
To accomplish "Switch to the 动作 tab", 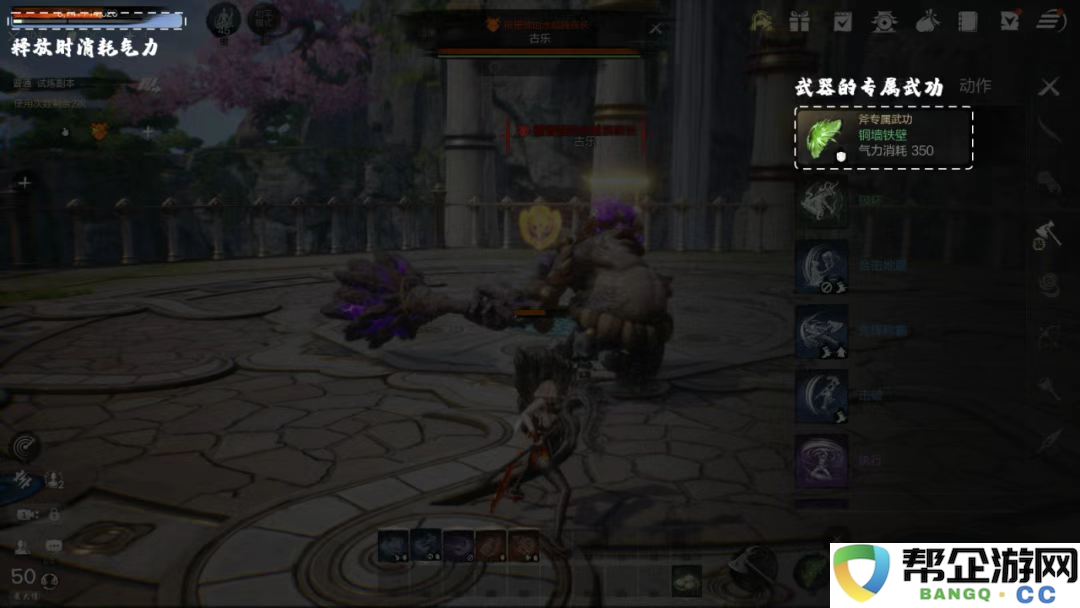I will 975,86.
